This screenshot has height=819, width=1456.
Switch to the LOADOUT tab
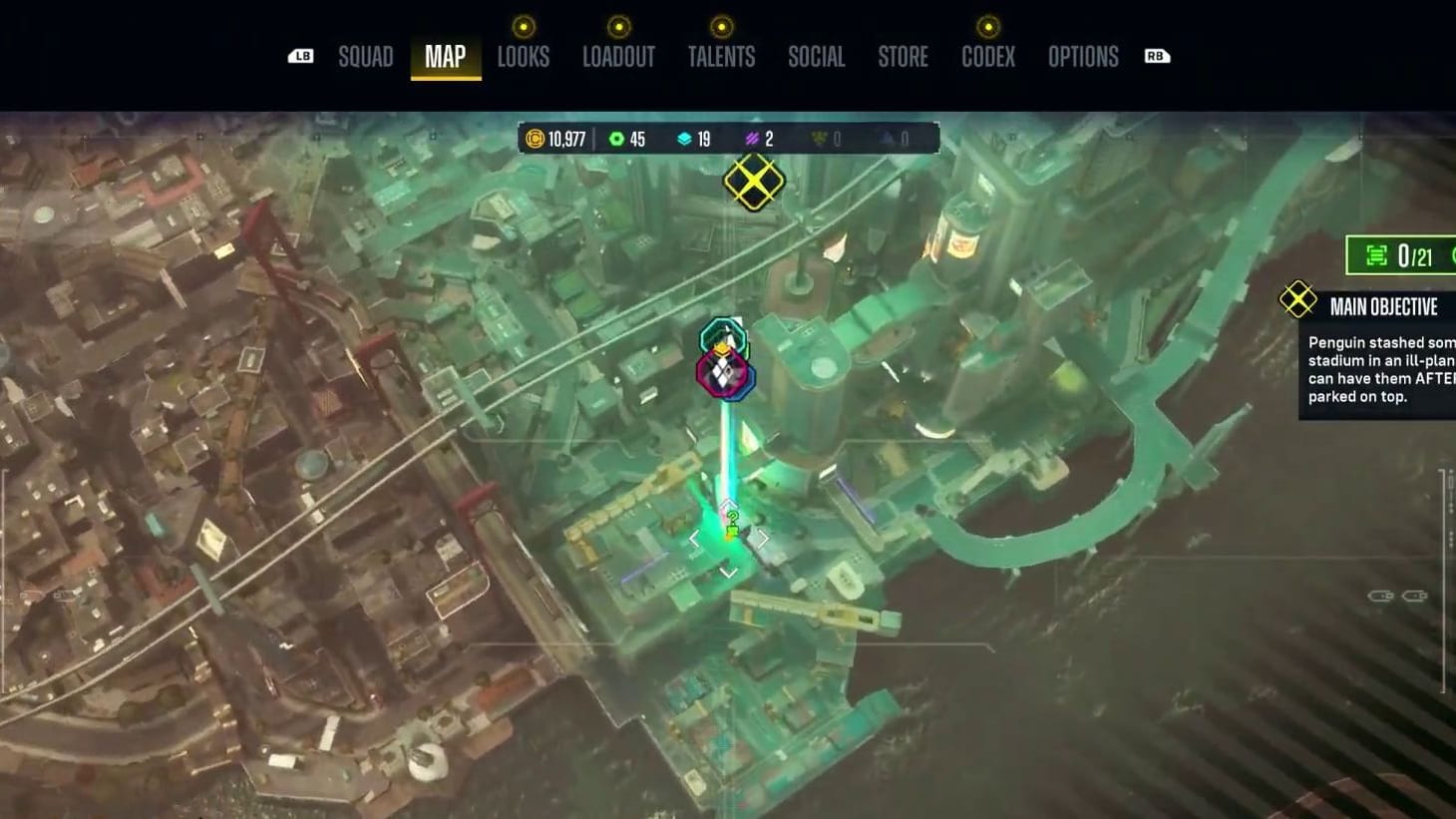point(619,57)
